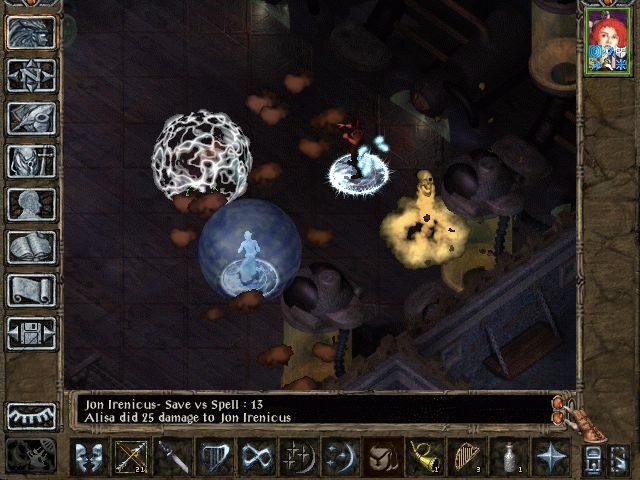Viewport: 640px width, 480px height.
Task: Open the mage spellbook
Action: 32,247
